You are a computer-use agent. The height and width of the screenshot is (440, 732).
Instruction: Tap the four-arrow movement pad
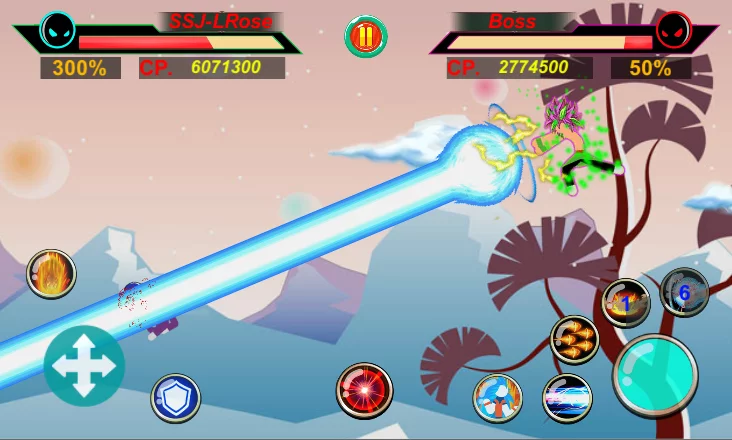click(84, 366)
